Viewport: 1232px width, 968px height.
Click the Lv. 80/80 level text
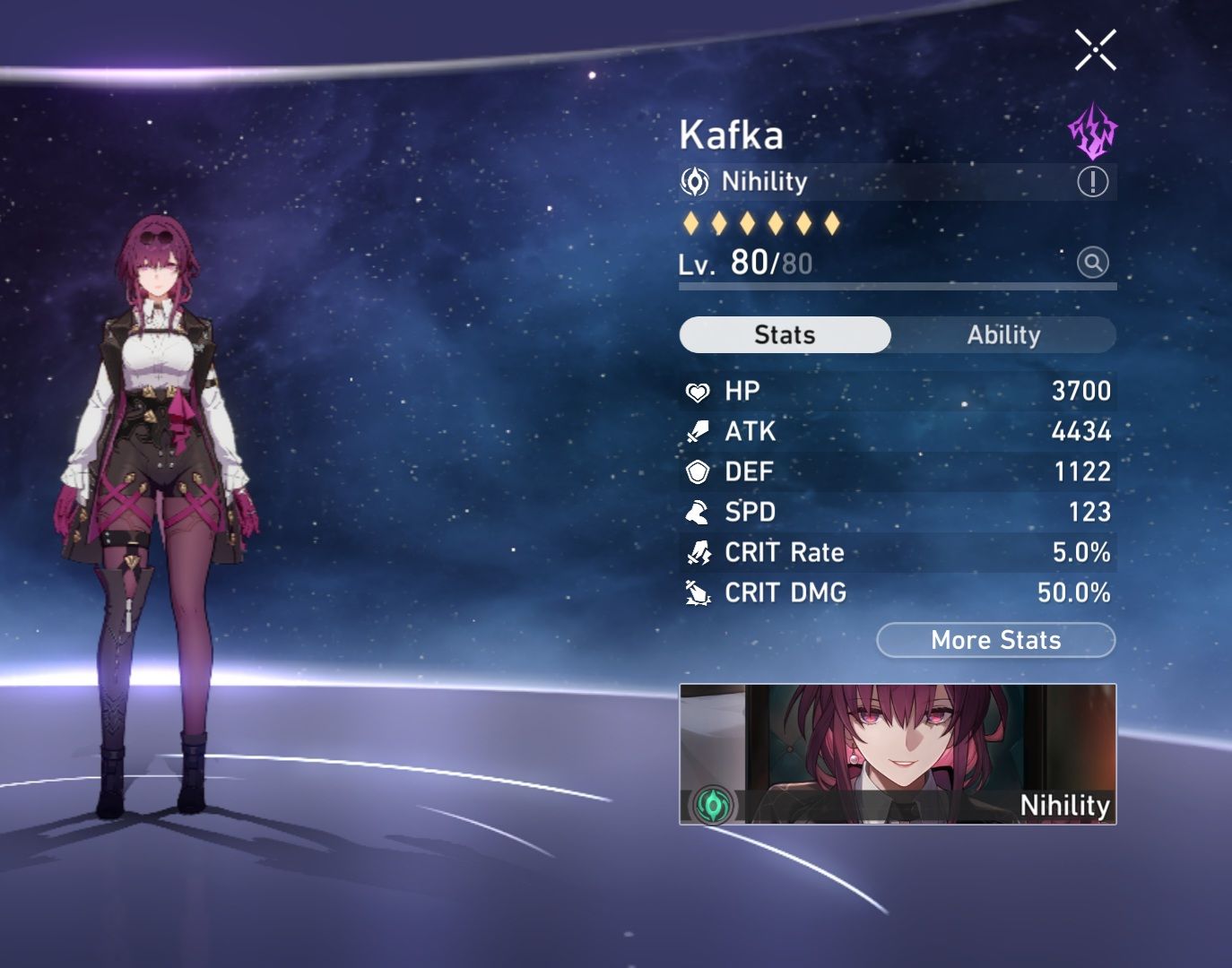(744, 264)
